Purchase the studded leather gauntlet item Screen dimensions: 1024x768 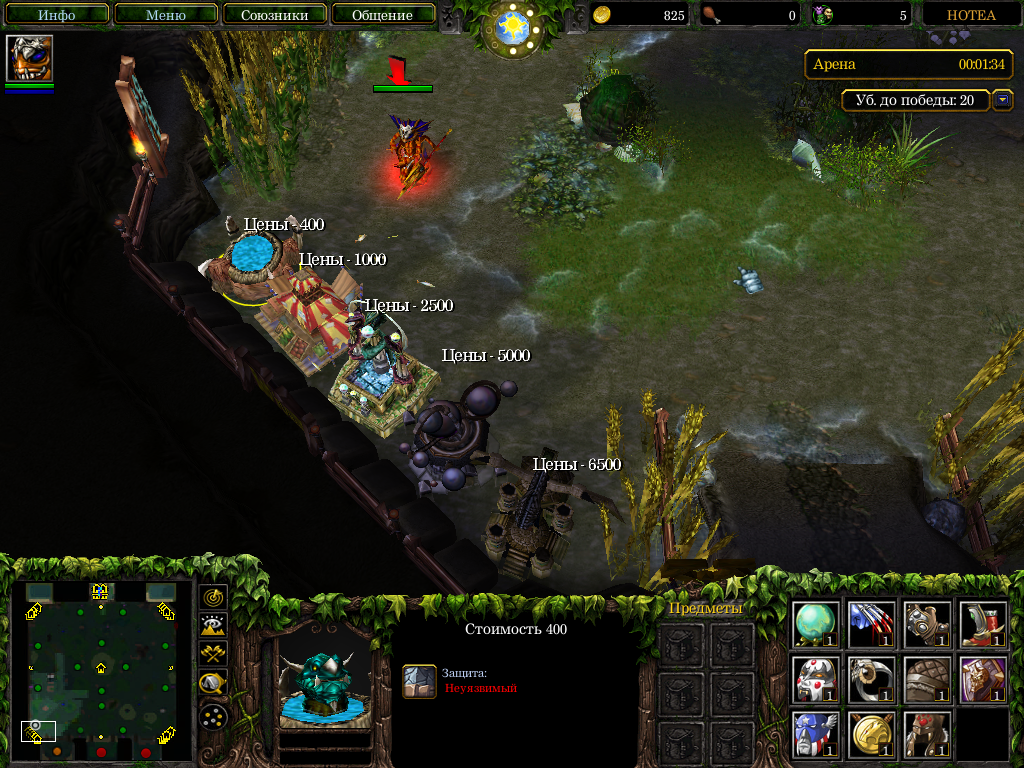click(x=926, y=623)
